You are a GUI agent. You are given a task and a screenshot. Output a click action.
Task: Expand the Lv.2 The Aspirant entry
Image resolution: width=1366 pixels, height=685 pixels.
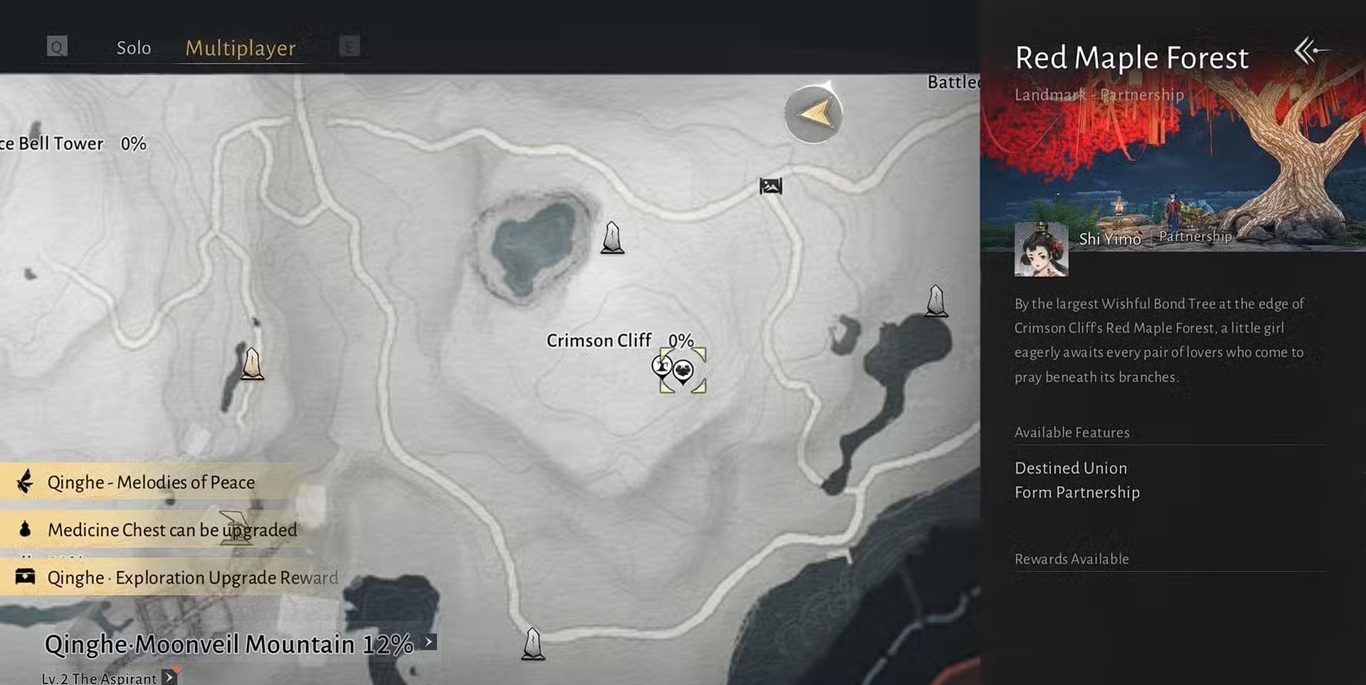pos(169,678)
